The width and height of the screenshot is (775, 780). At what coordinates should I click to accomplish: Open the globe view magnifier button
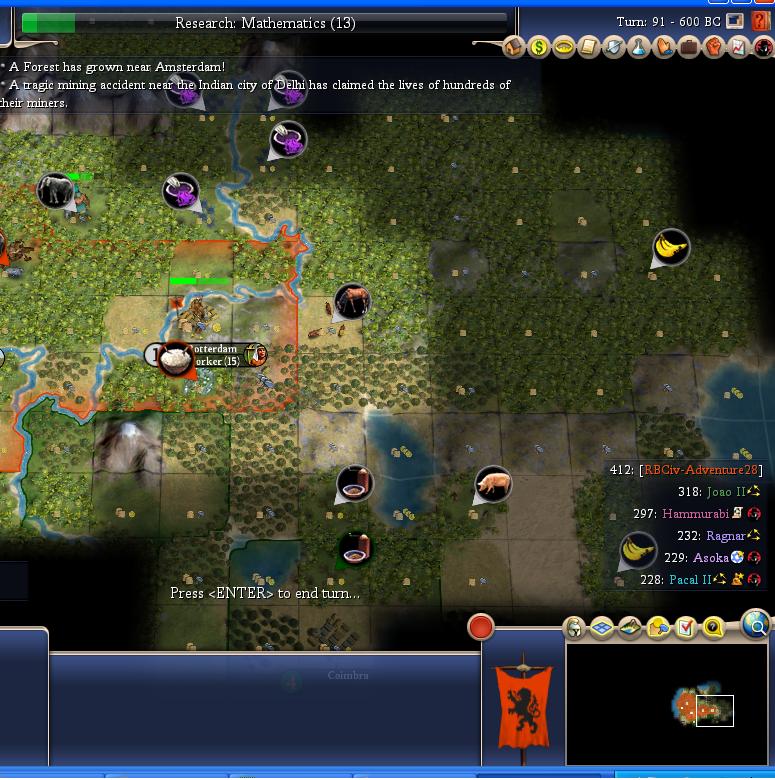(x=757, y=626)
